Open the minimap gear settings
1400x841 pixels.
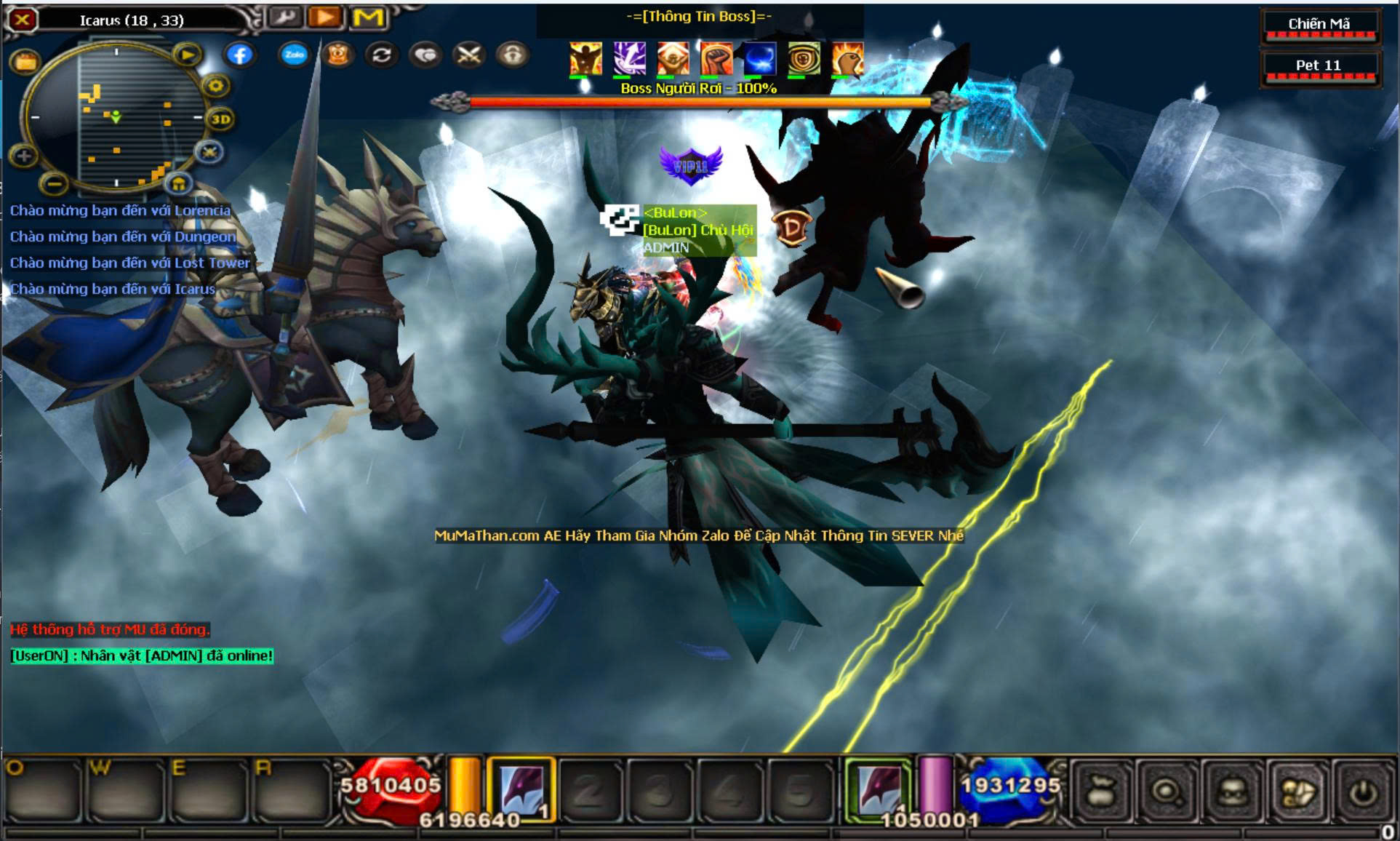(215, 86)
